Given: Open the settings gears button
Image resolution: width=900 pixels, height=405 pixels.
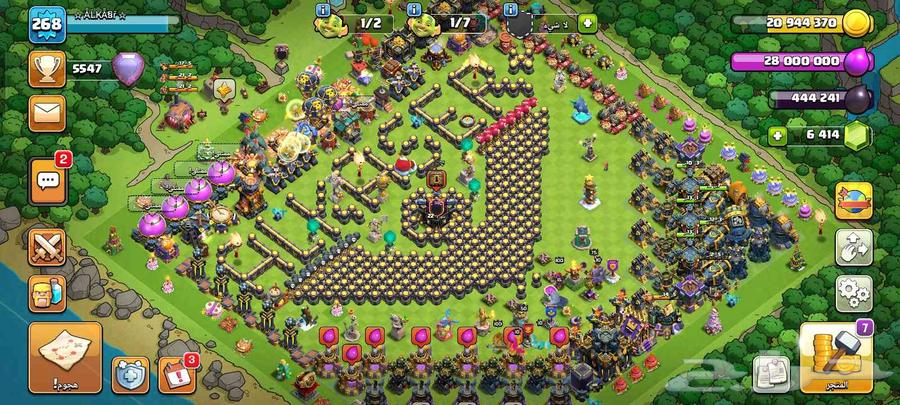Looking at the screenshot, I should pos(854,293).
